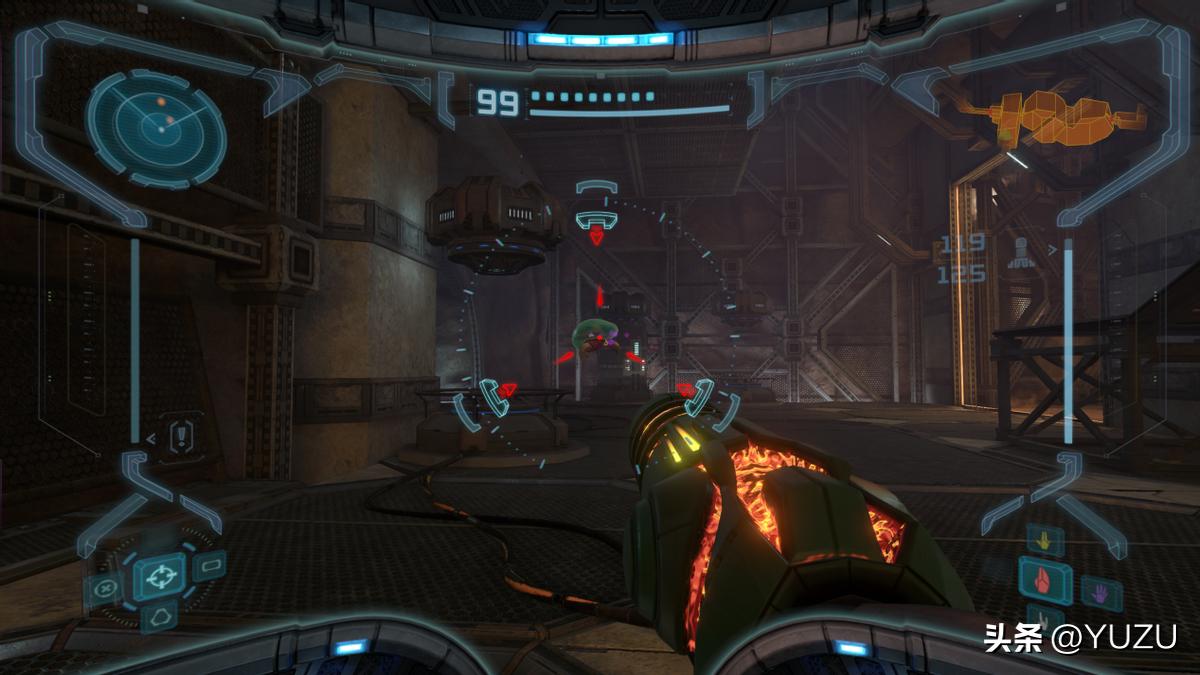Choose the X-Ray Visor circled-X icon
Viewport: 1200px width, 675px height.
pos(105,588)
